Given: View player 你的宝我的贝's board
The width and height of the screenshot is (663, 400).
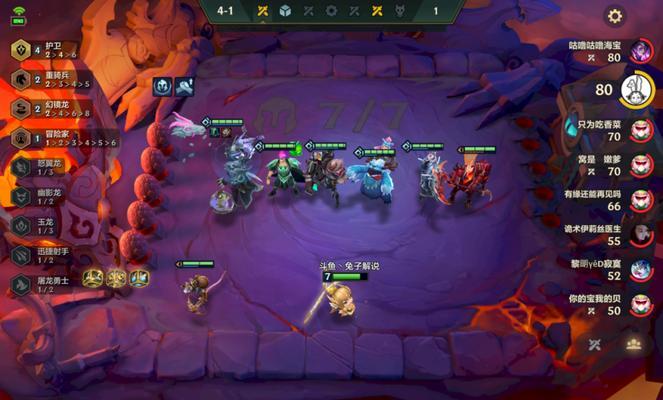Looking at the screenshot, I should coord(641,305).
